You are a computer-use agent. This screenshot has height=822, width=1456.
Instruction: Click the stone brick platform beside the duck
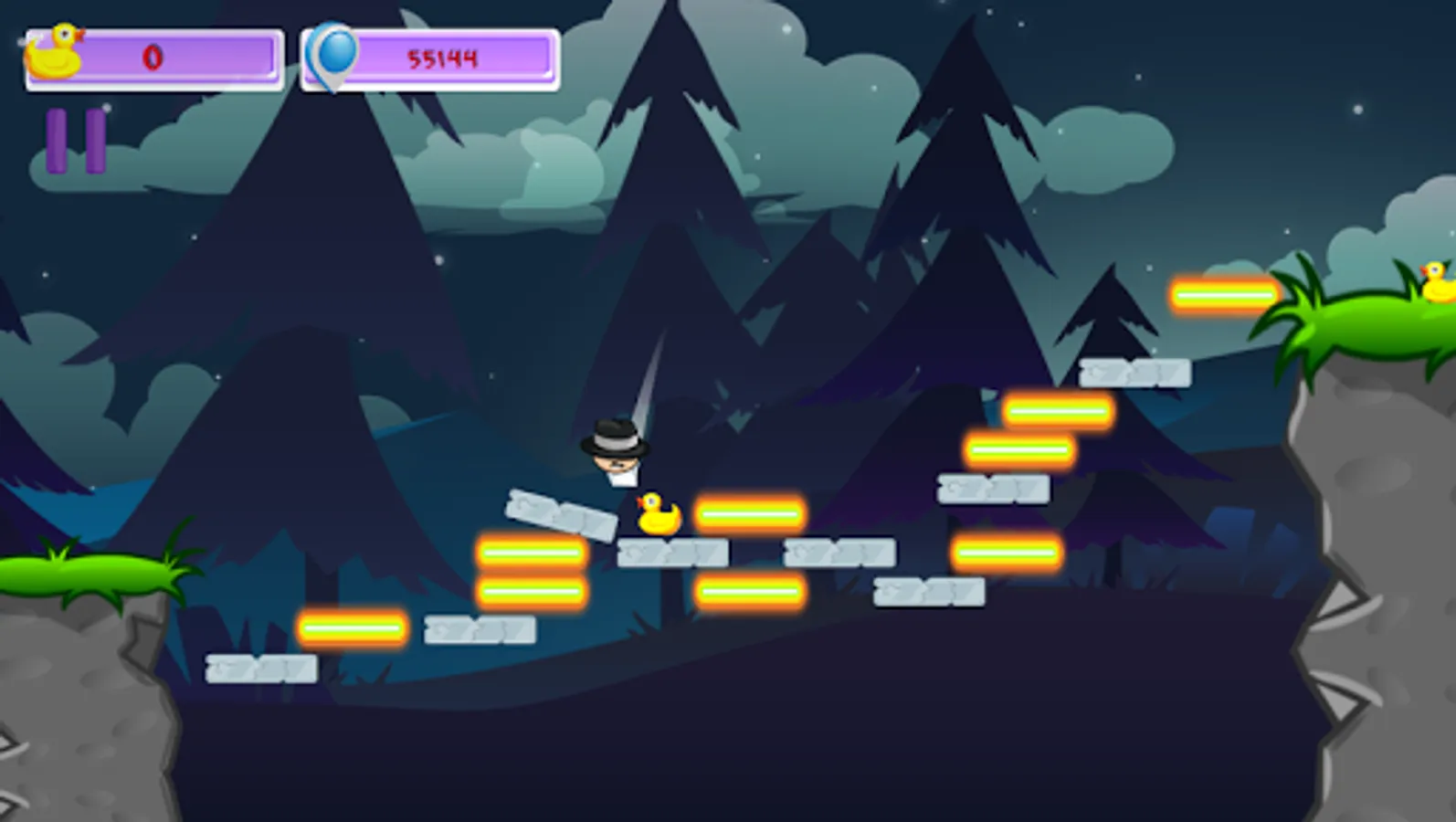tap(671, 551)
